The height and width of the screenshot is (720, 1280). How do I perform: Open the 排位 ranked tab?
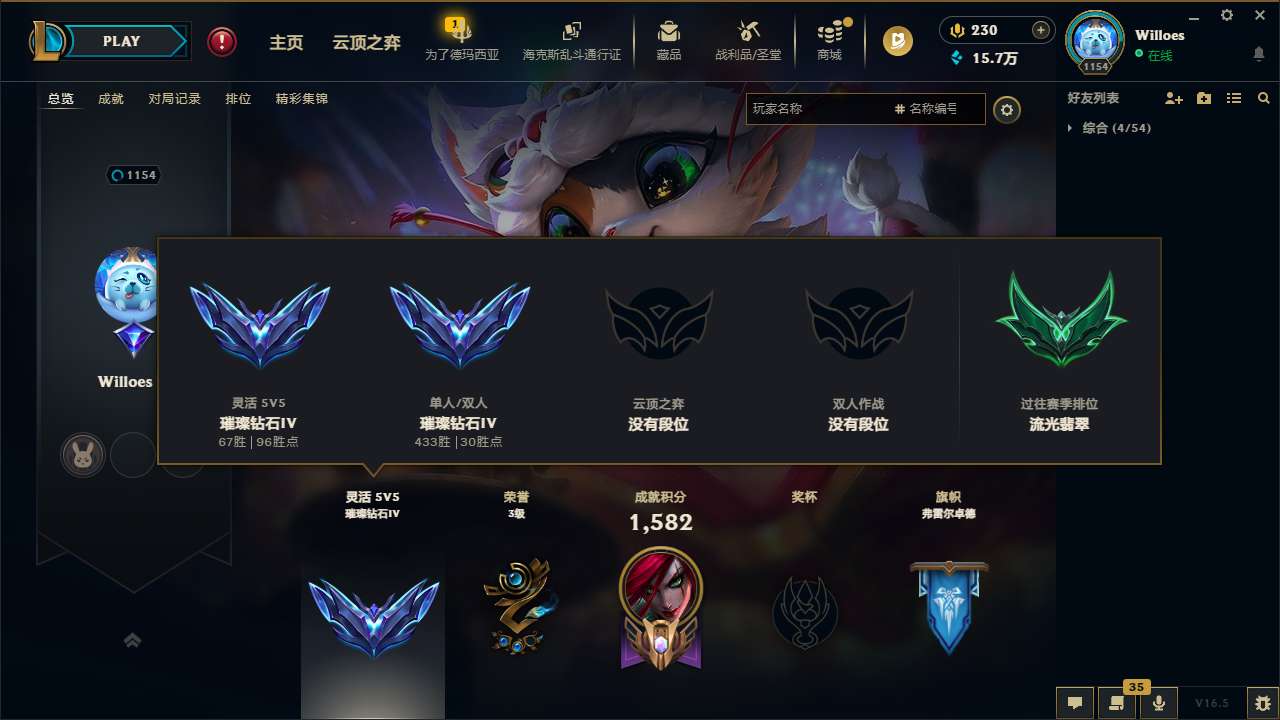tap(239, 98)
